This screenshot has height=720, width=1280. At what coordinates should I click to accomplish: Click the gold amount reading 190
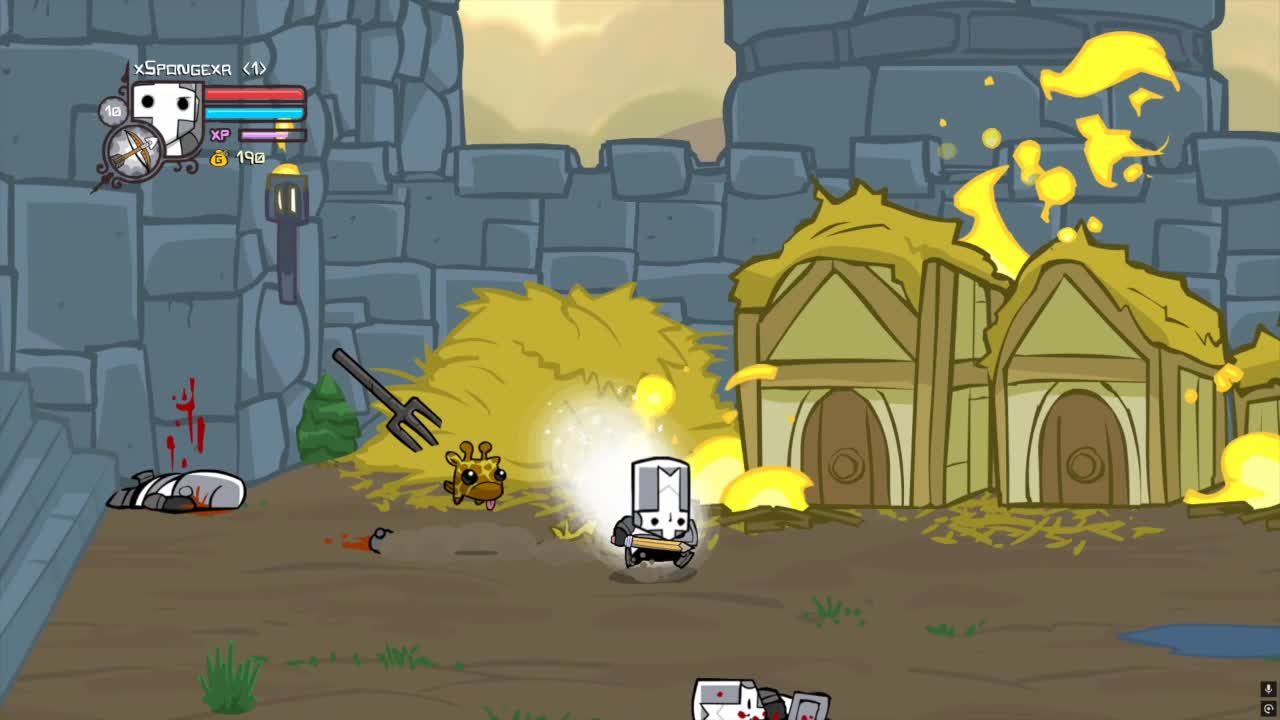click(250, 157)
